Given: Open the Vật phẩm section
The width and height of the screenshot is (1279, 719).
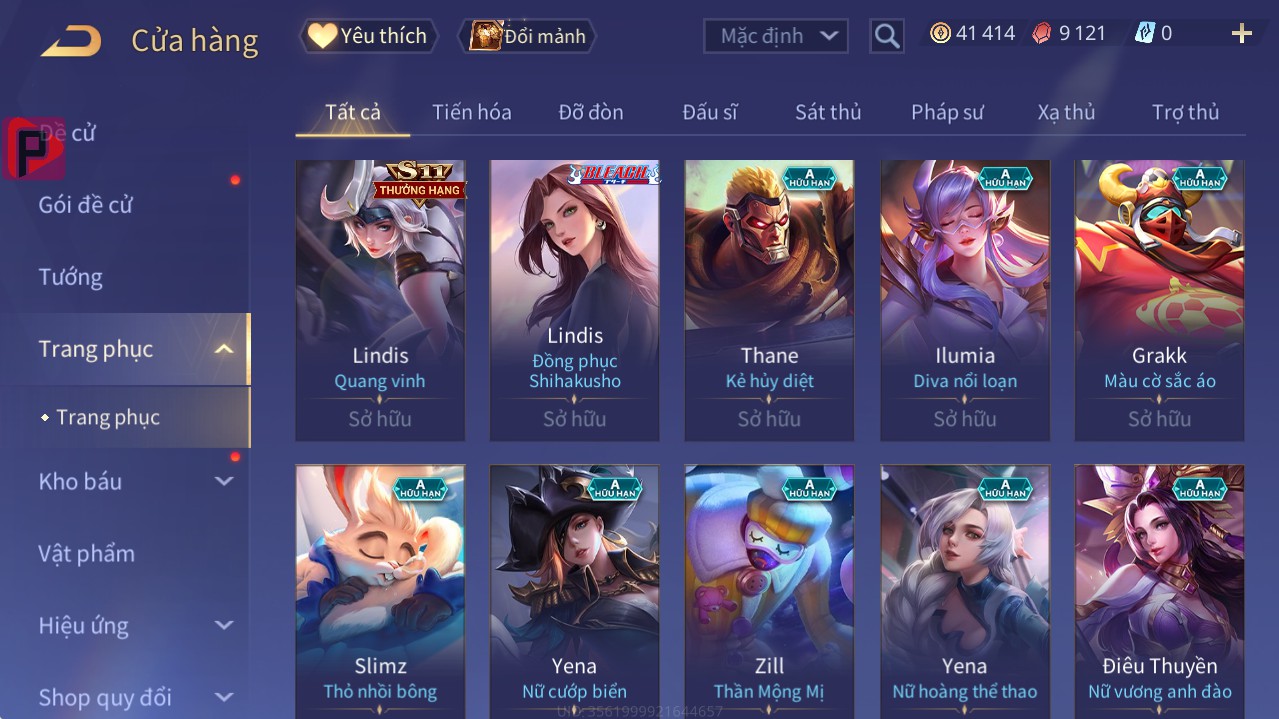Looking at the screenshot, I should [87, 553].
